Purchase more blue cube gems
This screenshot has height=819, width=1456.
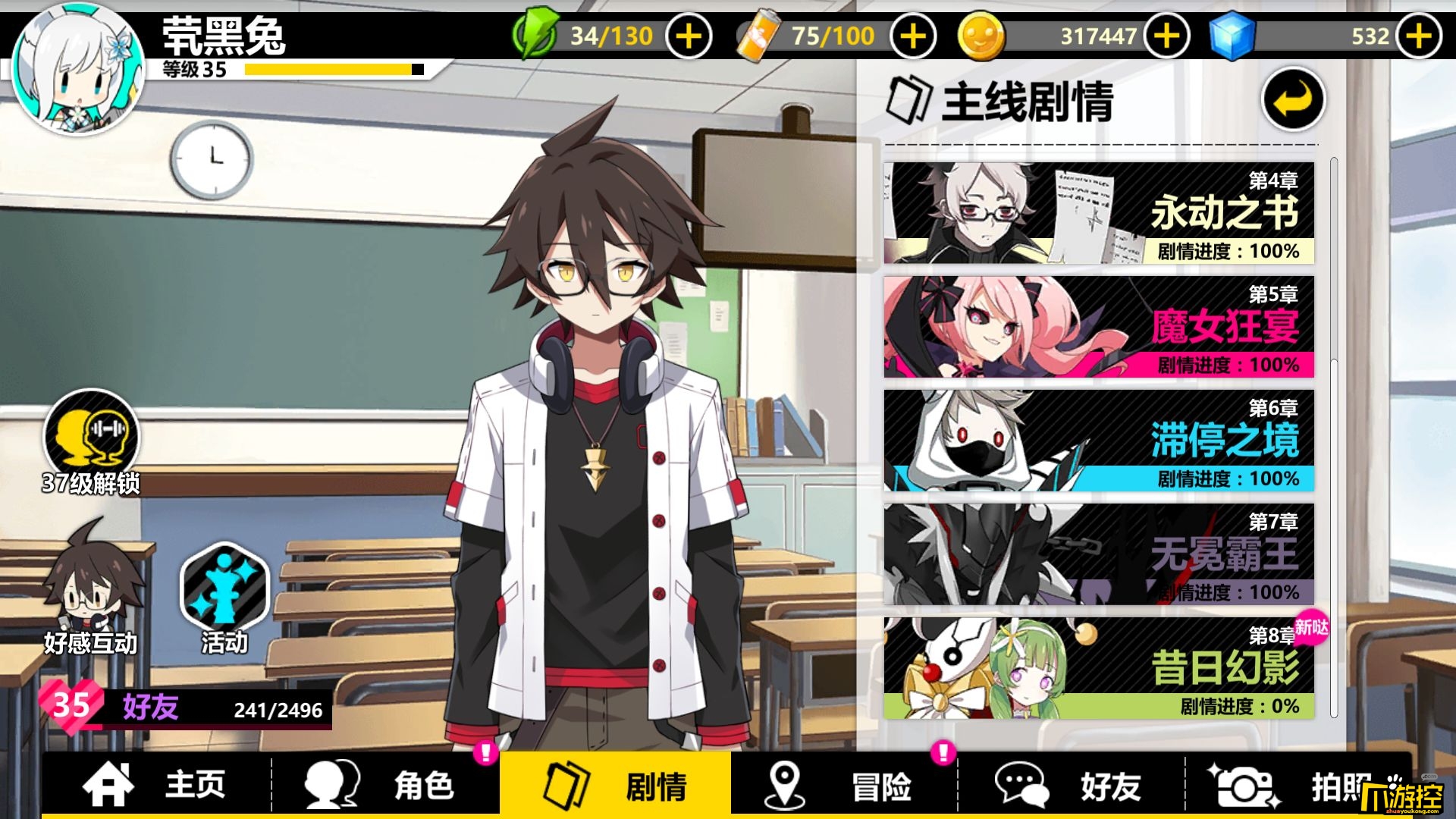(1419, 36)
